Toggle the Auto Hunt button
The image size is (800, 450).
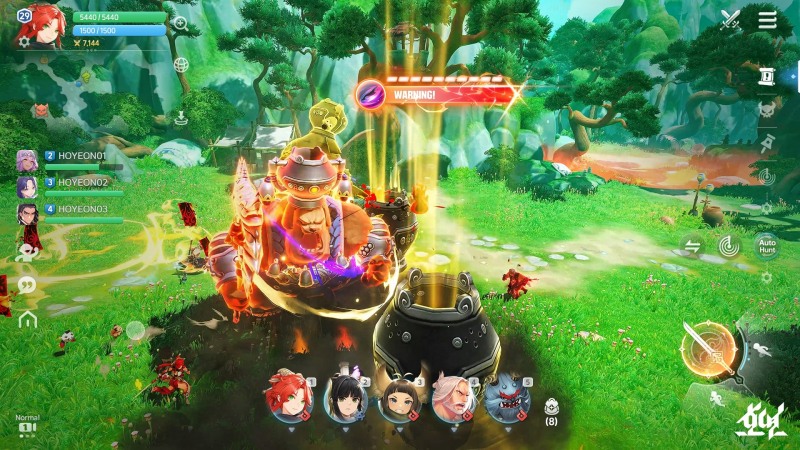[x=767, y=244]
